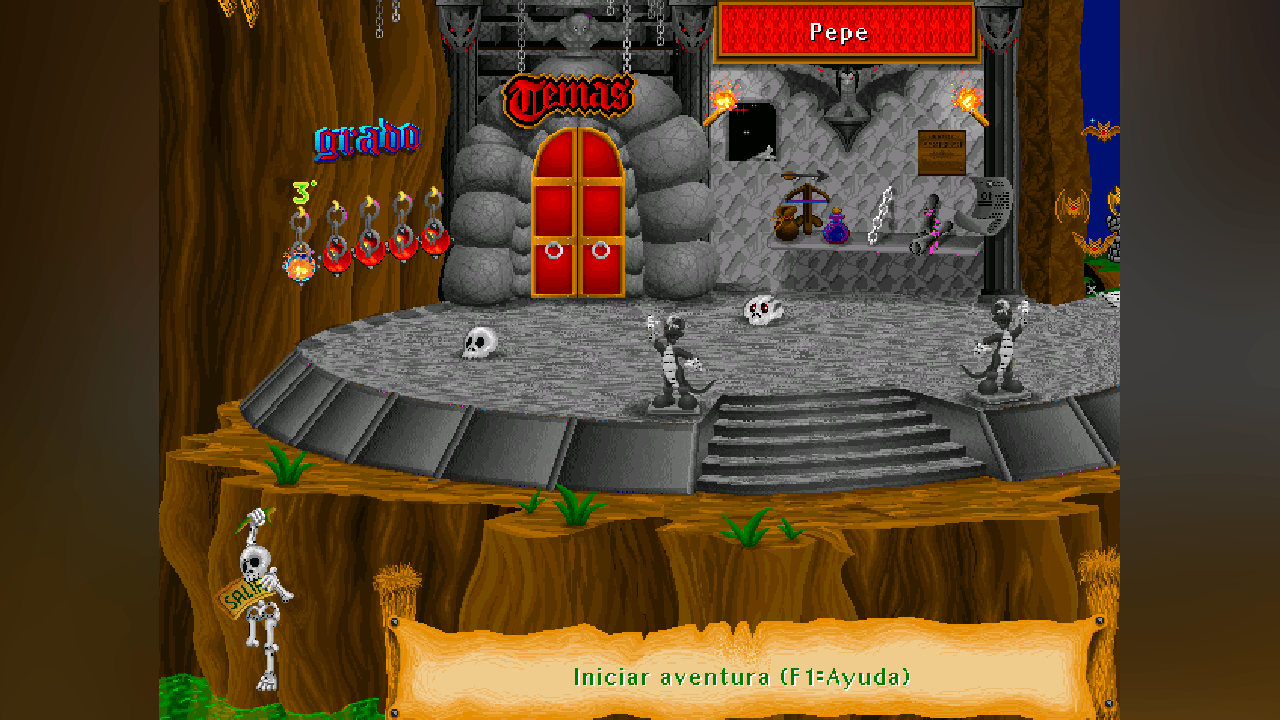Click the fourth lantern to change grade level
The height and width of the screenshot is (720, 1280).
(x=402, y=246)
